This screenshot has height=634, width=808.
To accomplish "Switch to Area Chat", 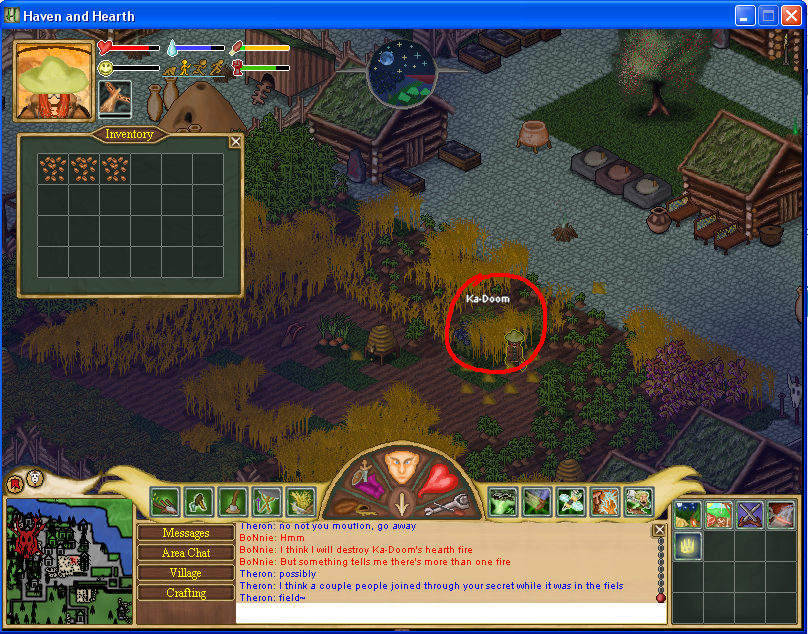I will click(x=186, y=553).
